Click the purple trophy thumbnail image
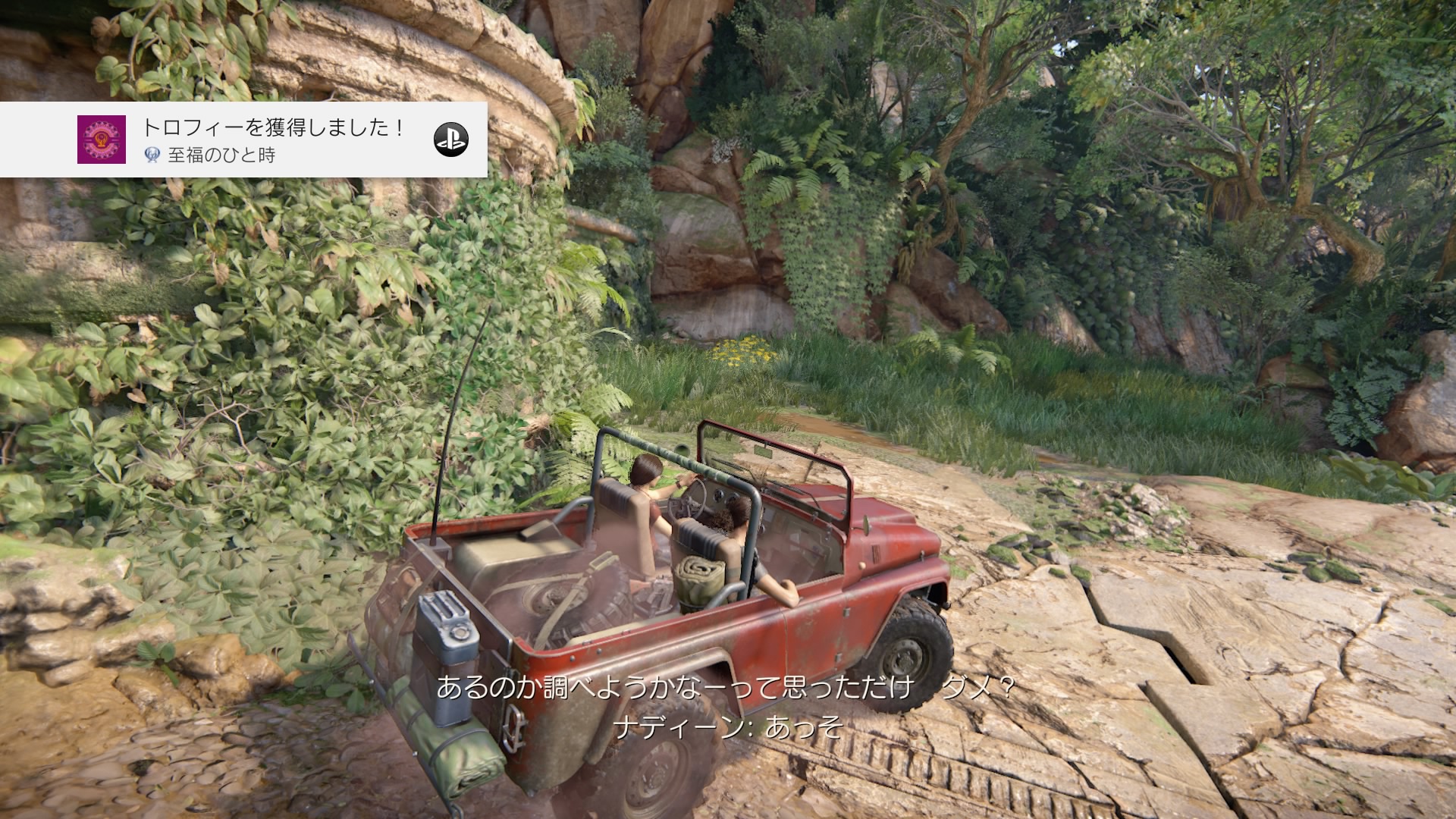Screen dimensions: 1456x819 point(102,140)
